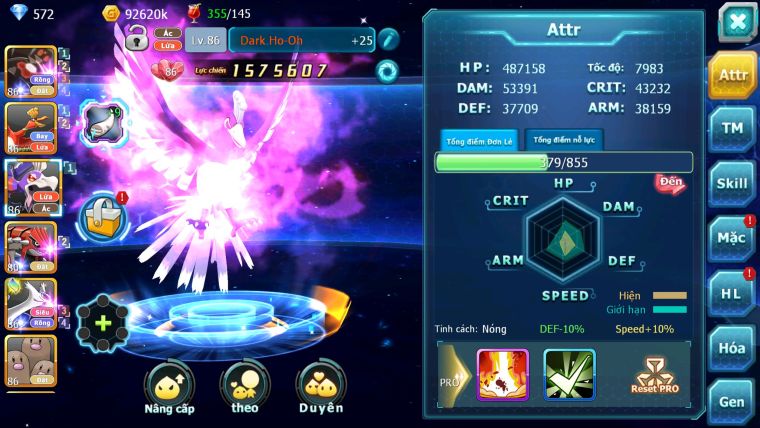The height and width of the screenshot is (428, 760).
Task: Close the attribute panel with the X button
Action: 736,22
